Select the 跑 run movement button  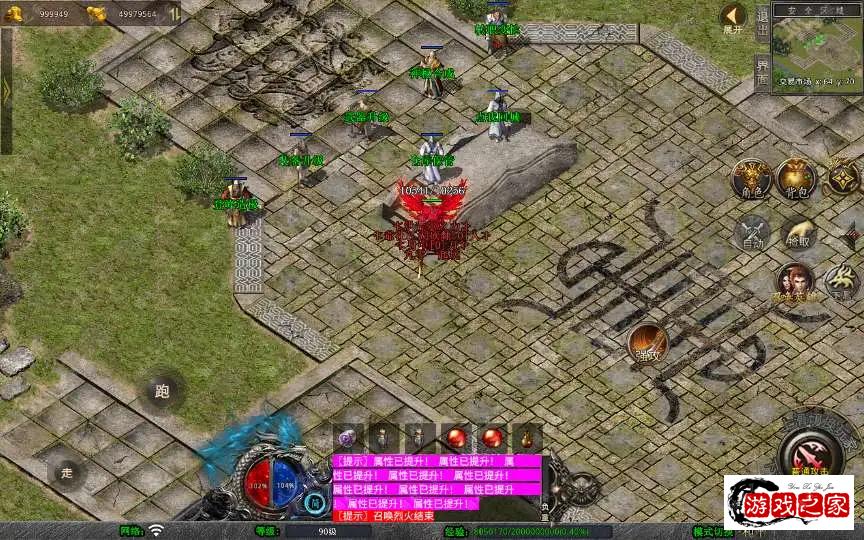163,391
